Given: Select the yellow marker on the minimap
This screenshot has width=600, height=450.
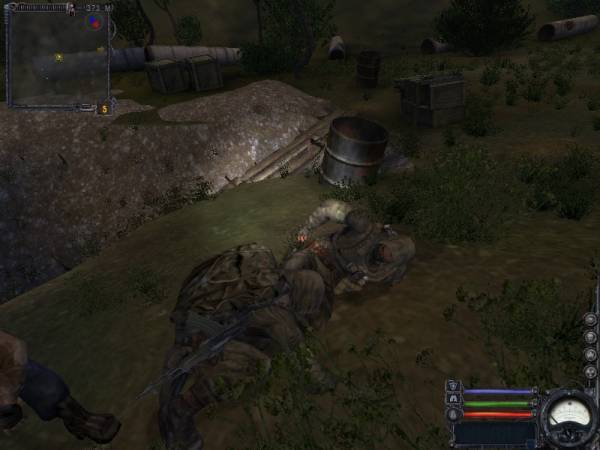Looking at the screenshot, I should [x=59, y=57].
